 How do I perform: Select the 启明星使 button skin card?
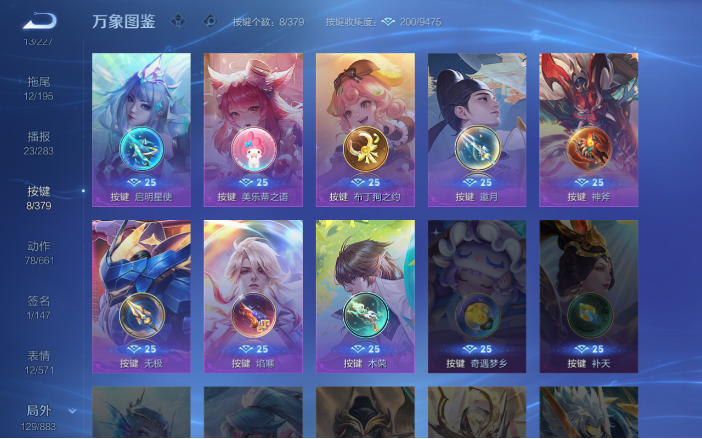(141, 130)
